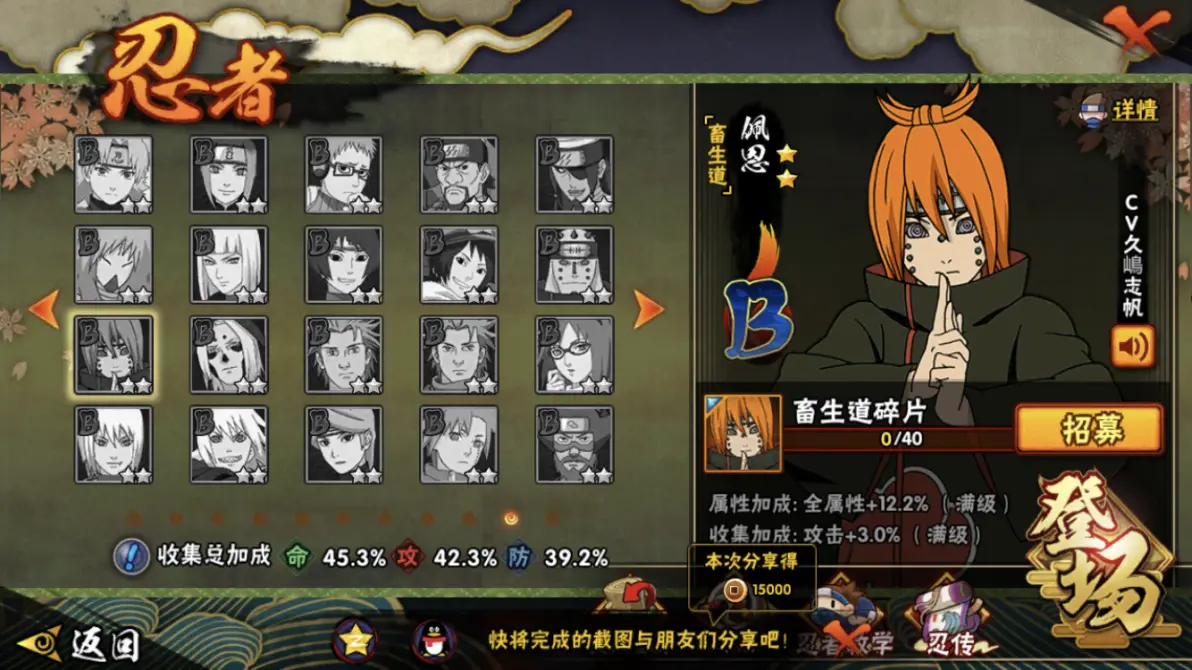Select the ninja portrait wearing glasses and headset

click(x=344, y=175)
